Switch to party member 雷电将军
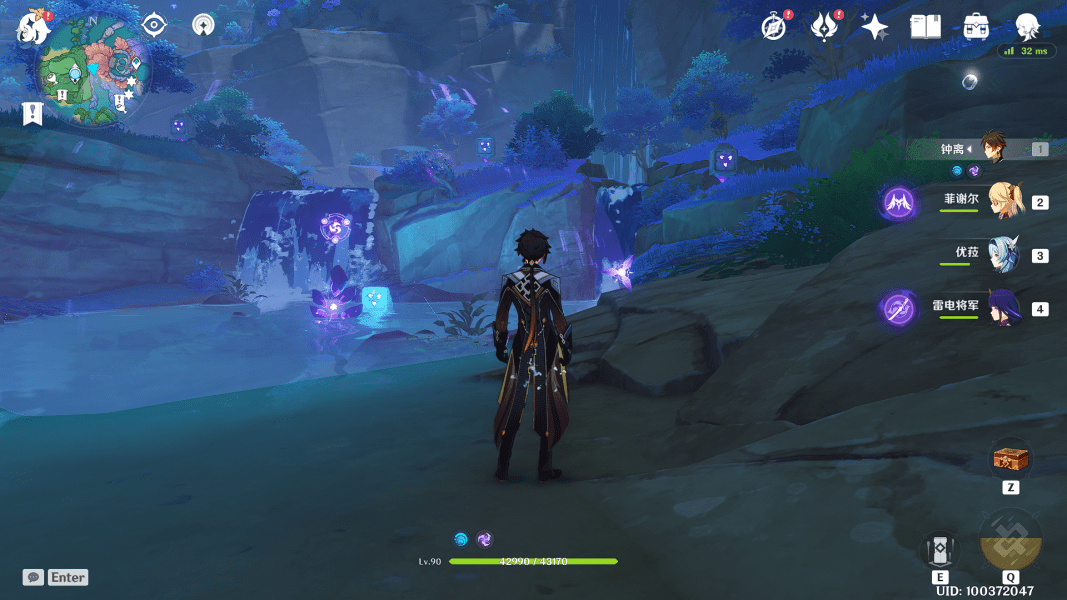Image resolution: width=1067 pixels, height=600 pixels. (x=1003, y=307)
